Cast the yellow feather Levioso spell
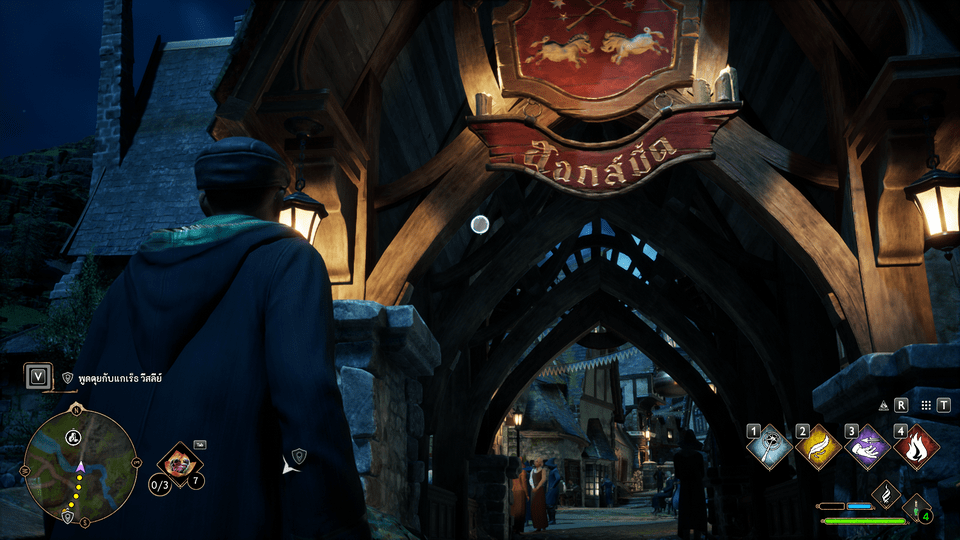This screenshot has width=960, height=540. [818, 446]
